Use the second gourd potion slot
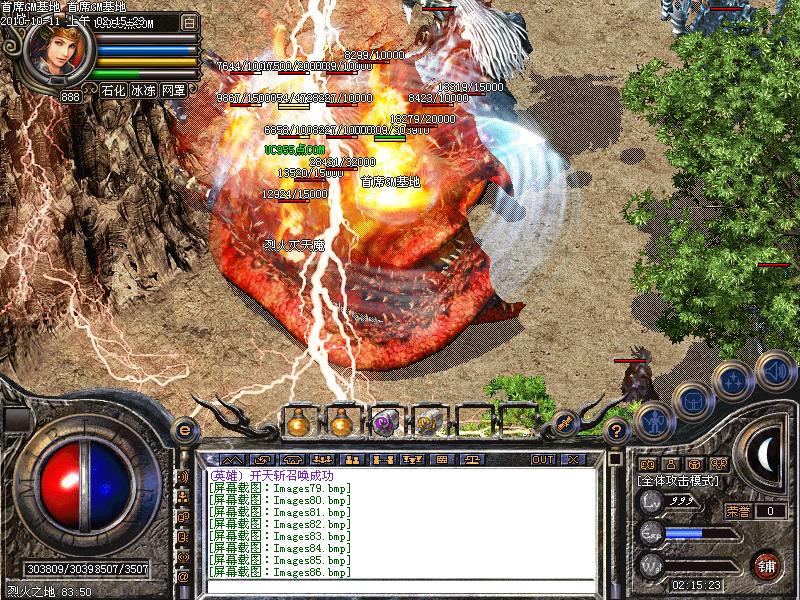Viewport: 800px width, 600px height. click(x=341, y=423)
